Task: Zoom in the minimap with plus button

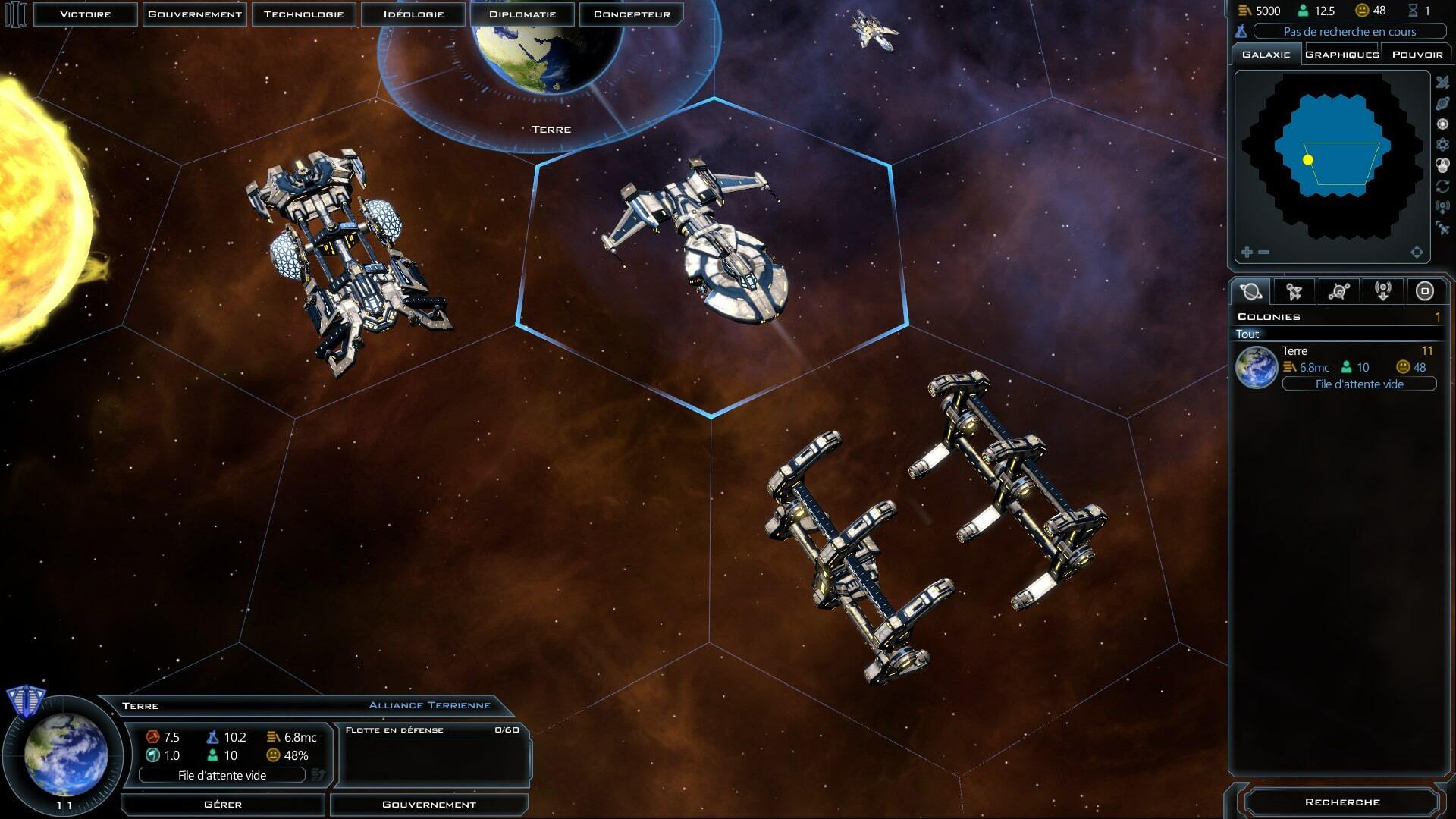Action: pos(1247,252)
